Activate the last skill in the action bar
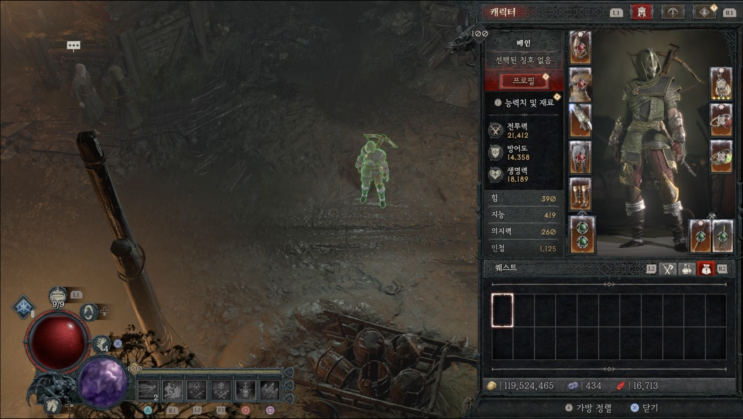743x419 pixels. coord(270,390)
